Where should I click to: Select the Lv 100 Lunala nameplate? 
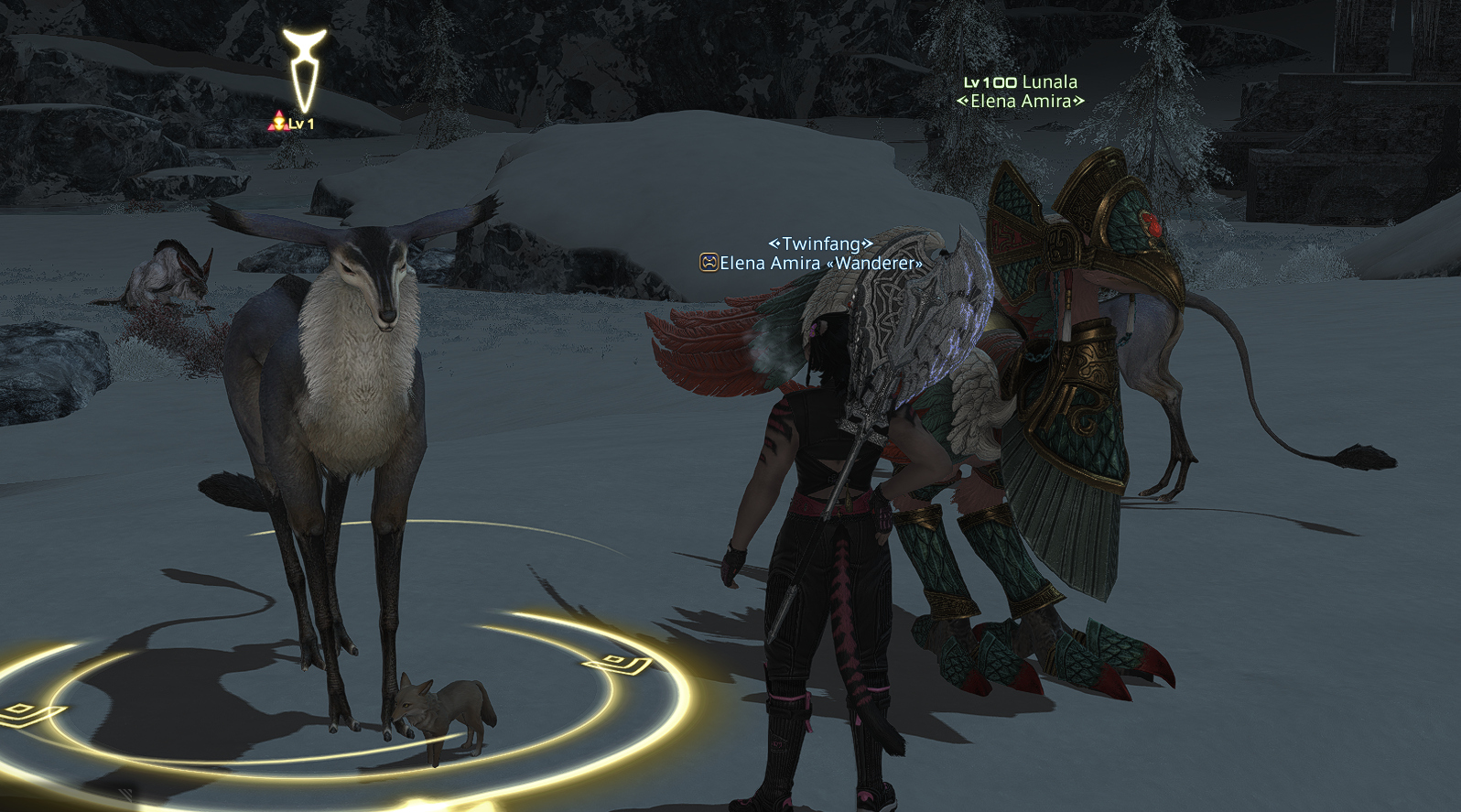[1021, 82]
